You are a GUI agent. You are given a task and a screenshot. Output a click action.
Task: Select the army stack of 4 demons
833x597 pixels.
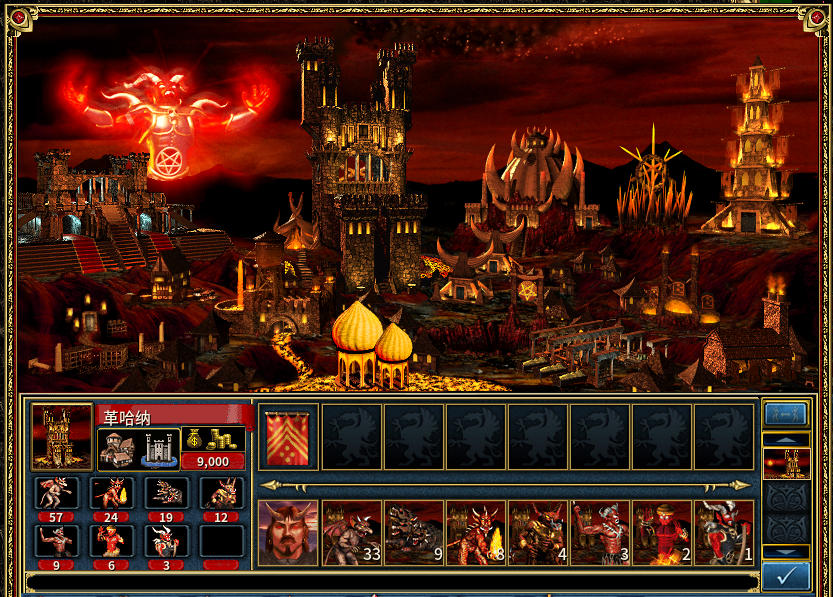click(x=537, y=533)
